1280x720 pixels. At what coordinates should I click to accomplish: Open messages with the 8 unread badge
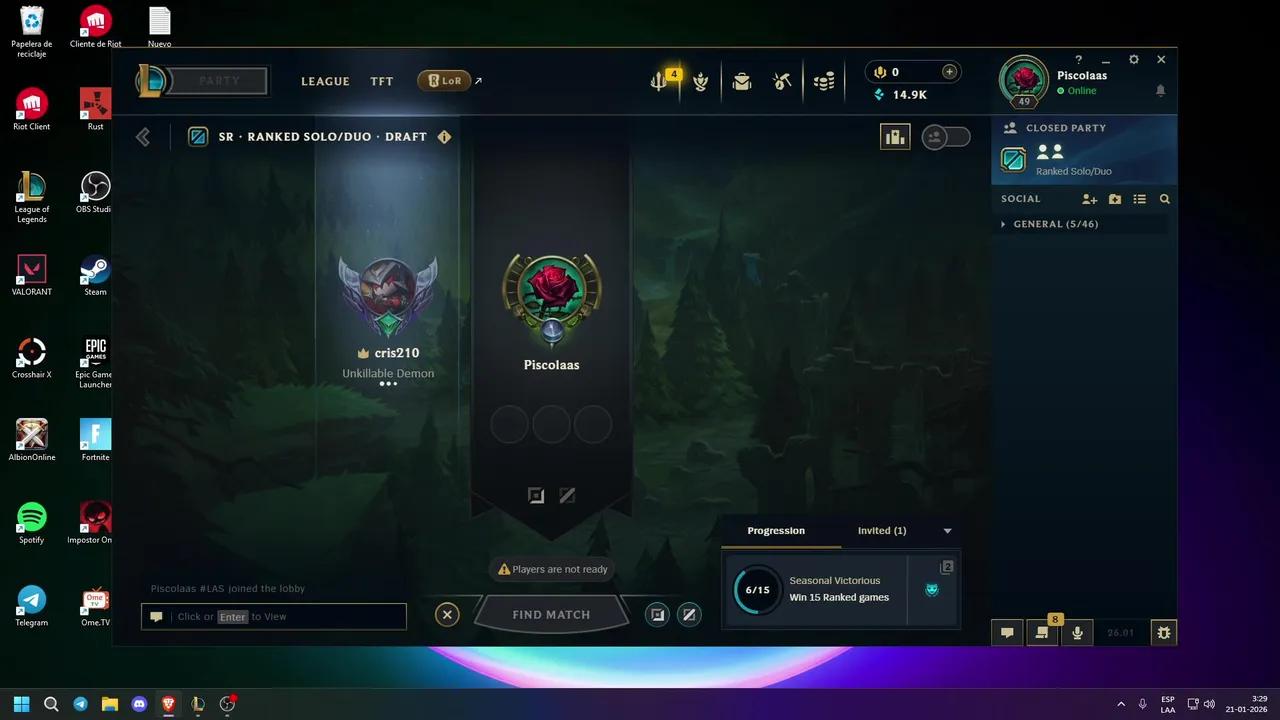pos(1042,630)
